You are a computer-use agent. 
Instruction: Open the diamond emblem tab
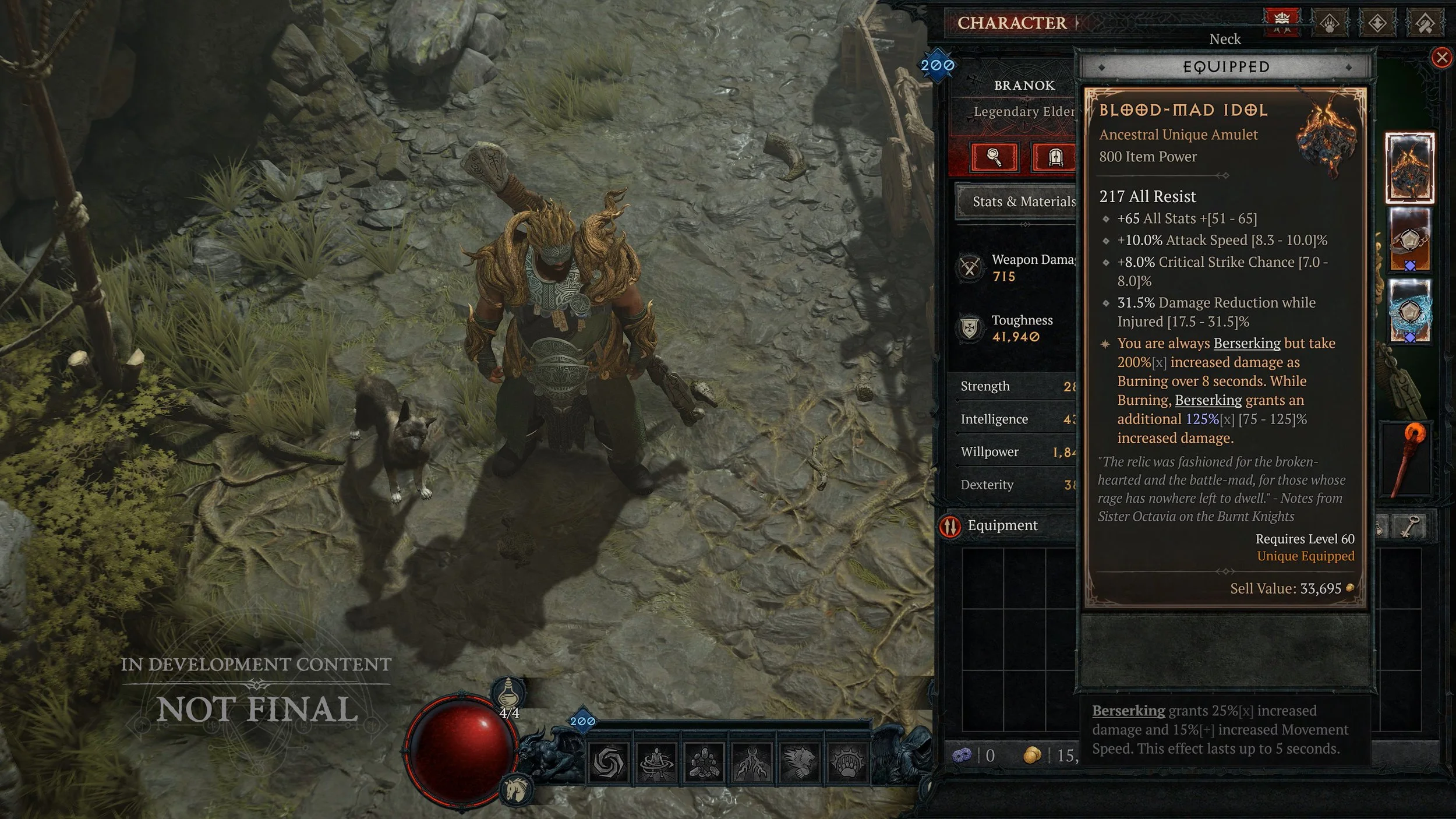pos(1377,23)
